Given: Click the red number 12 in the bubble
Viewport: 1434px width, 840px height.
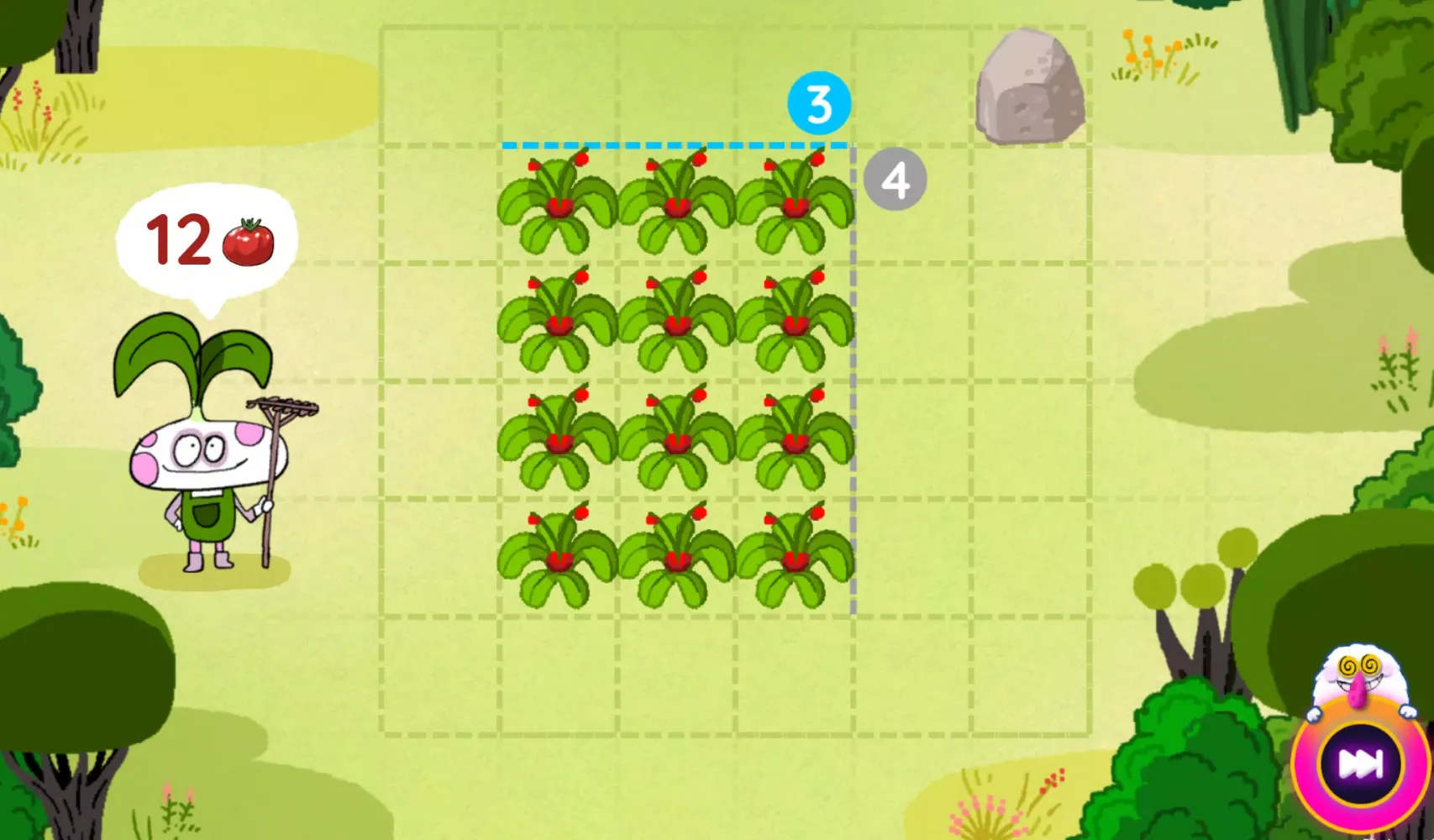Looking at the screenshot, I should click(x=178, y=239).
